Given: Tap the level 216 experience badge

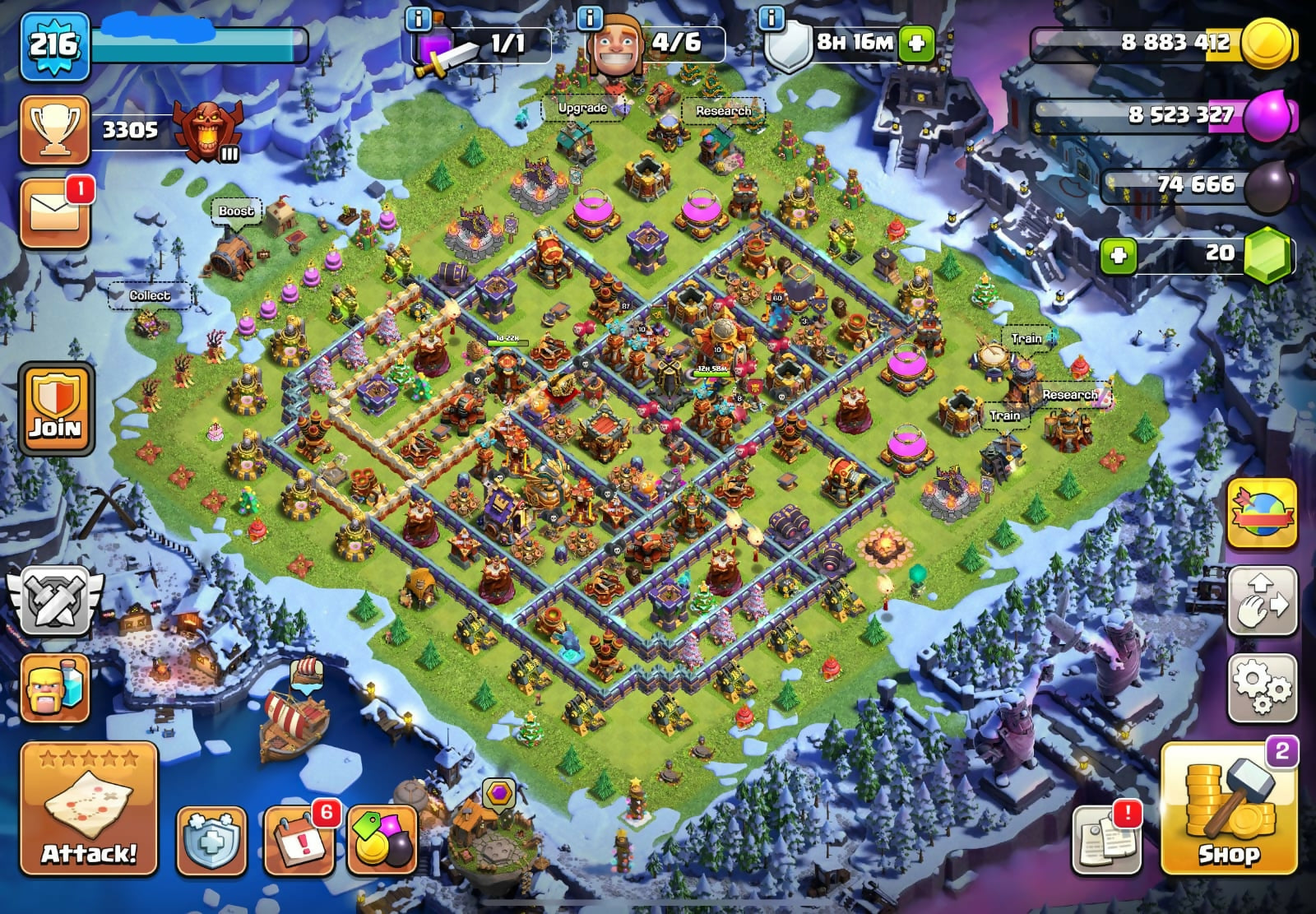Looking at the screenshot, I should pyautogui.click(x=54, y=44).
